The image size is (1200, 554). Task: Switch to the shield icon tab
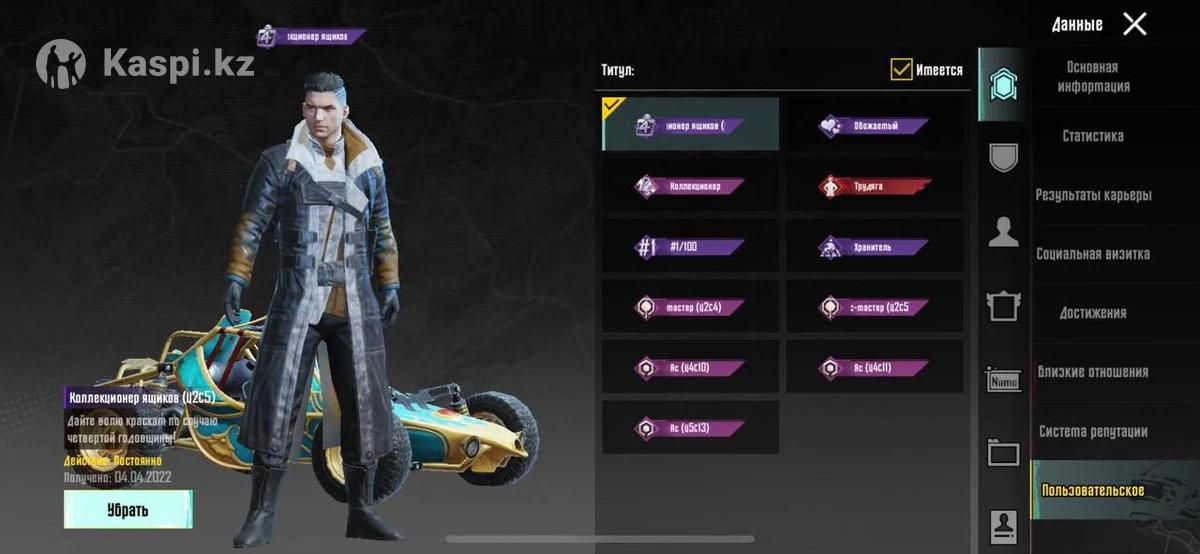(1003, 157)
